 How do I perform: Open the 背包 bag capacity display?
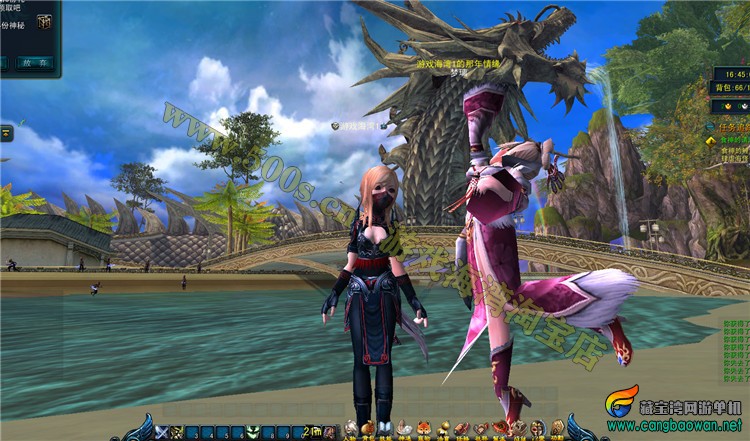click(730, 88)
